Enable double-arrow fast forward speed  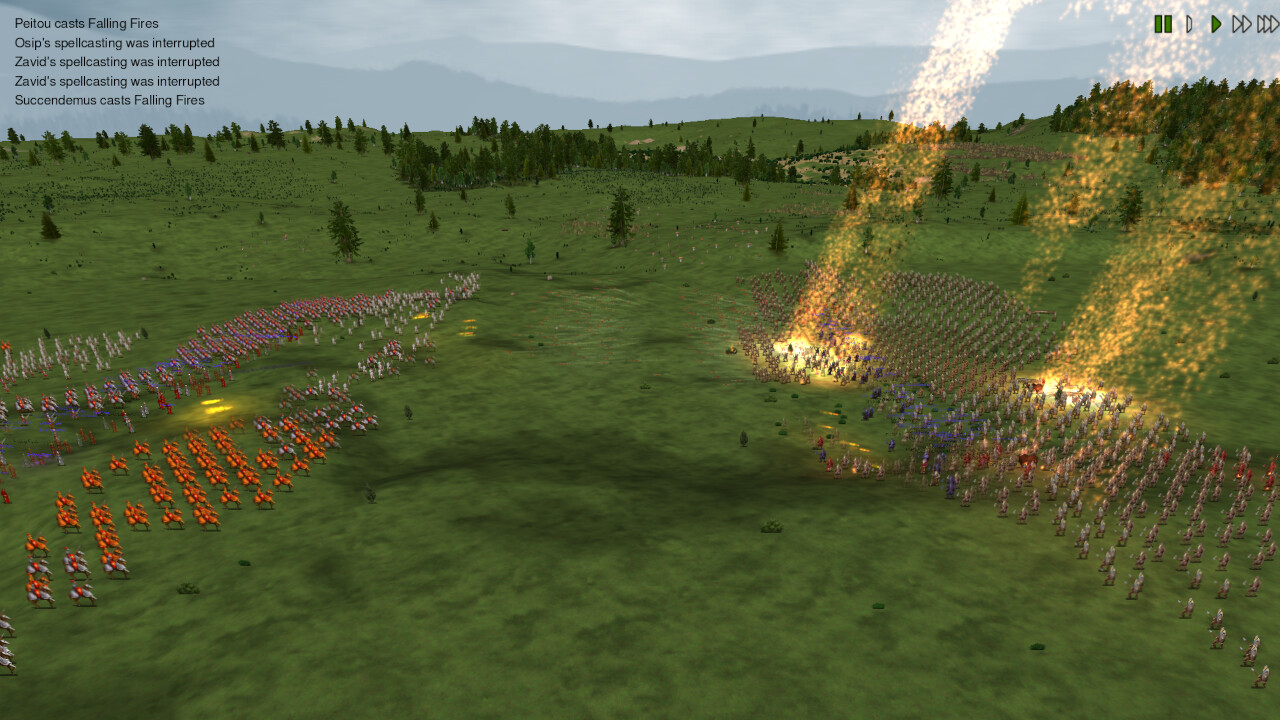tap(1240, 25)
